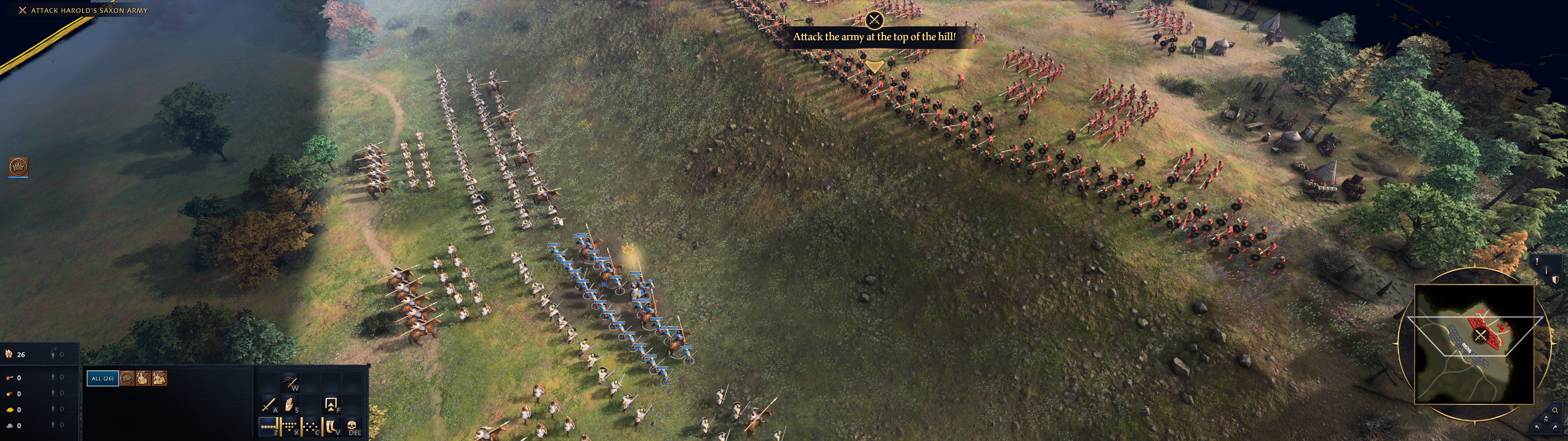Image resolution: width=1568 pixels, height=441 pixels.
Task: Open the minimap magnifier search button
Action: [x=1555, y=410]
